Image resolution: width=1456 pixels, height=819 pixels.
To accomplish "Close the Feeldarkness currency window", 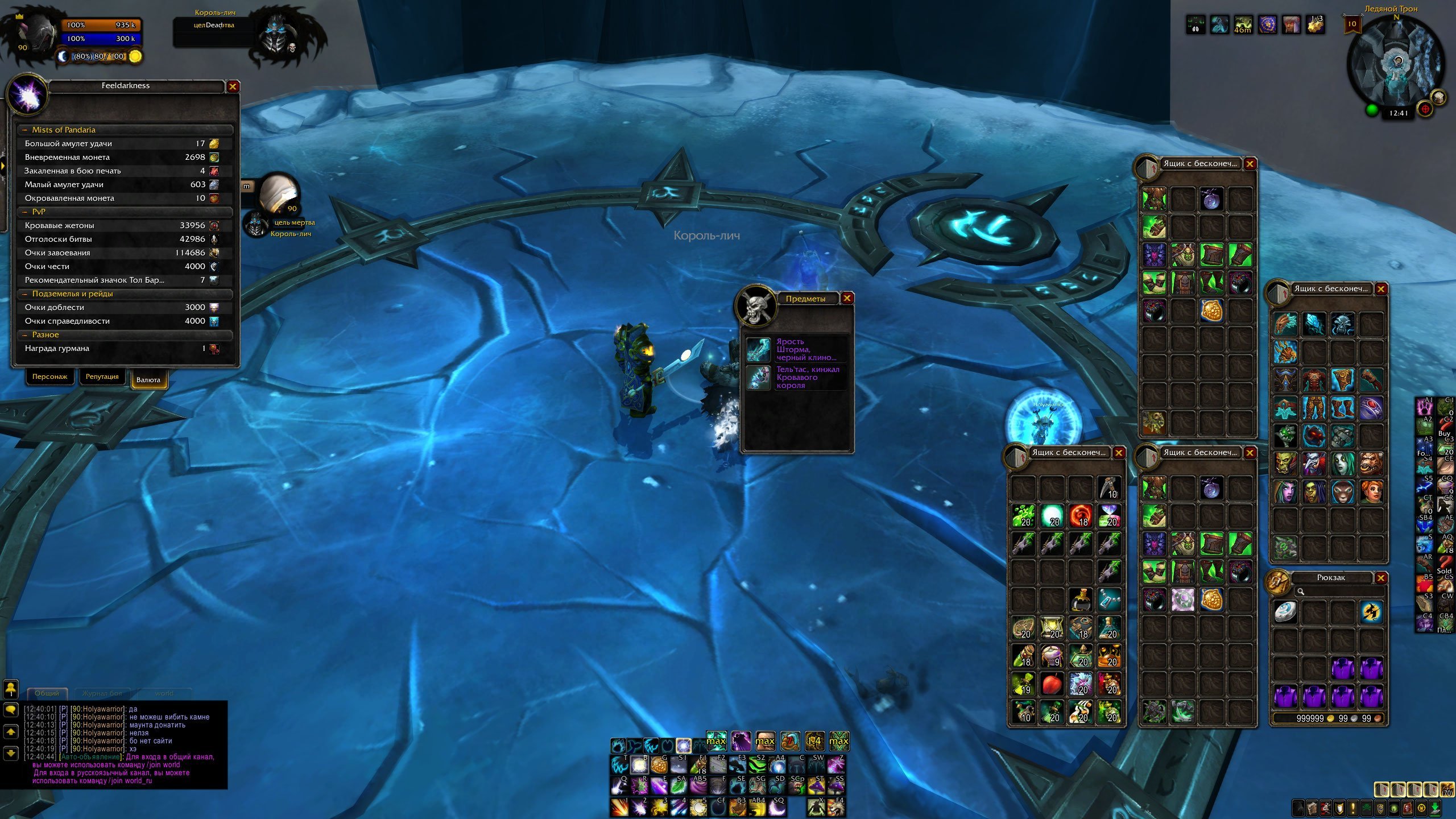I will tap(233, 86).
